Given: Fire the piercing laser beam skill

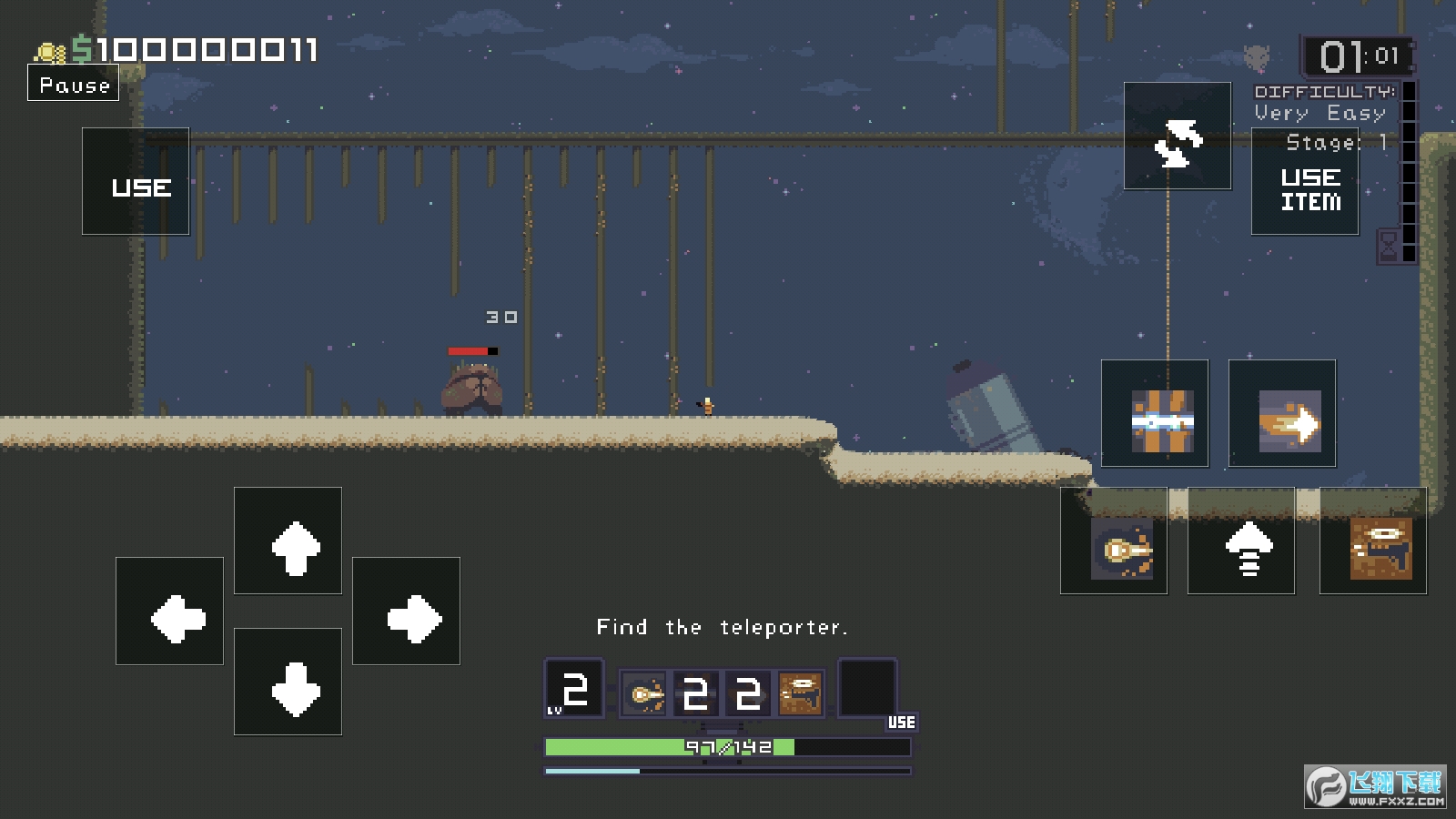Looking at the screenshot, I should tap(1155, 413).
